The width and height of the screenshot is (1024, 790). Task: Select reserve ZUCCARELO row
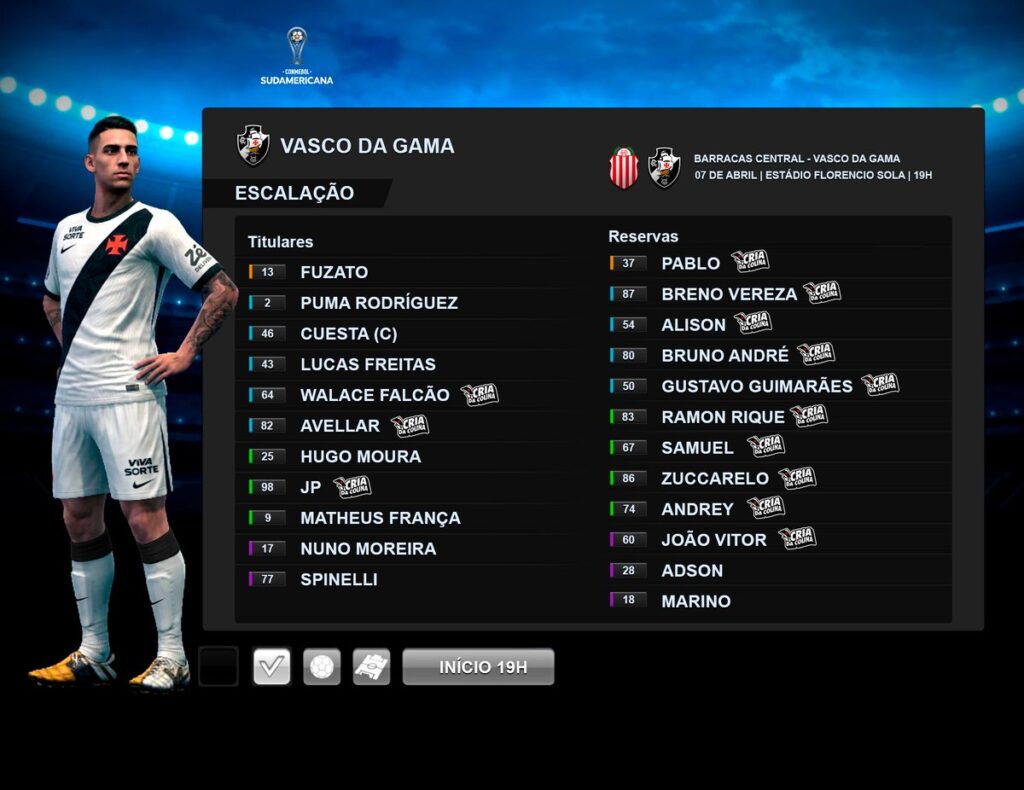click(x=715, y=479)
